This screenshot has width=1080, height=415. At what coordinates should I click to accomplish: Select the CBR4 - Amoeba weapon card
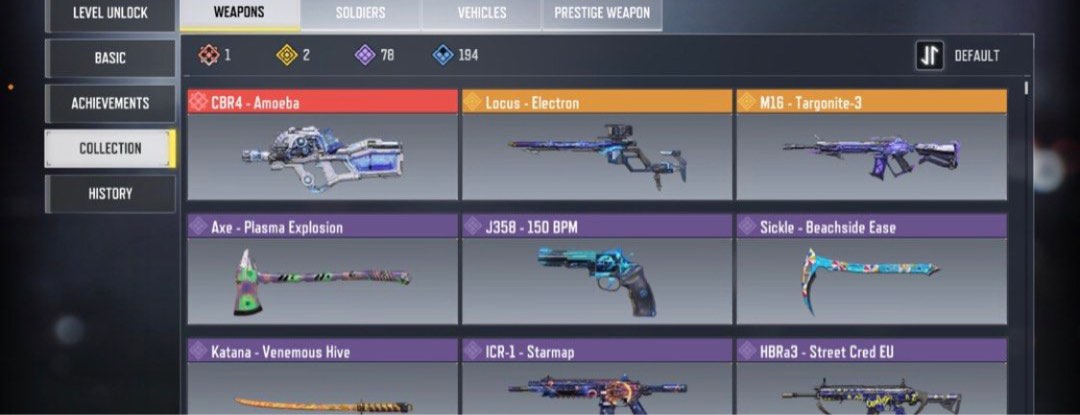point(322,146)
